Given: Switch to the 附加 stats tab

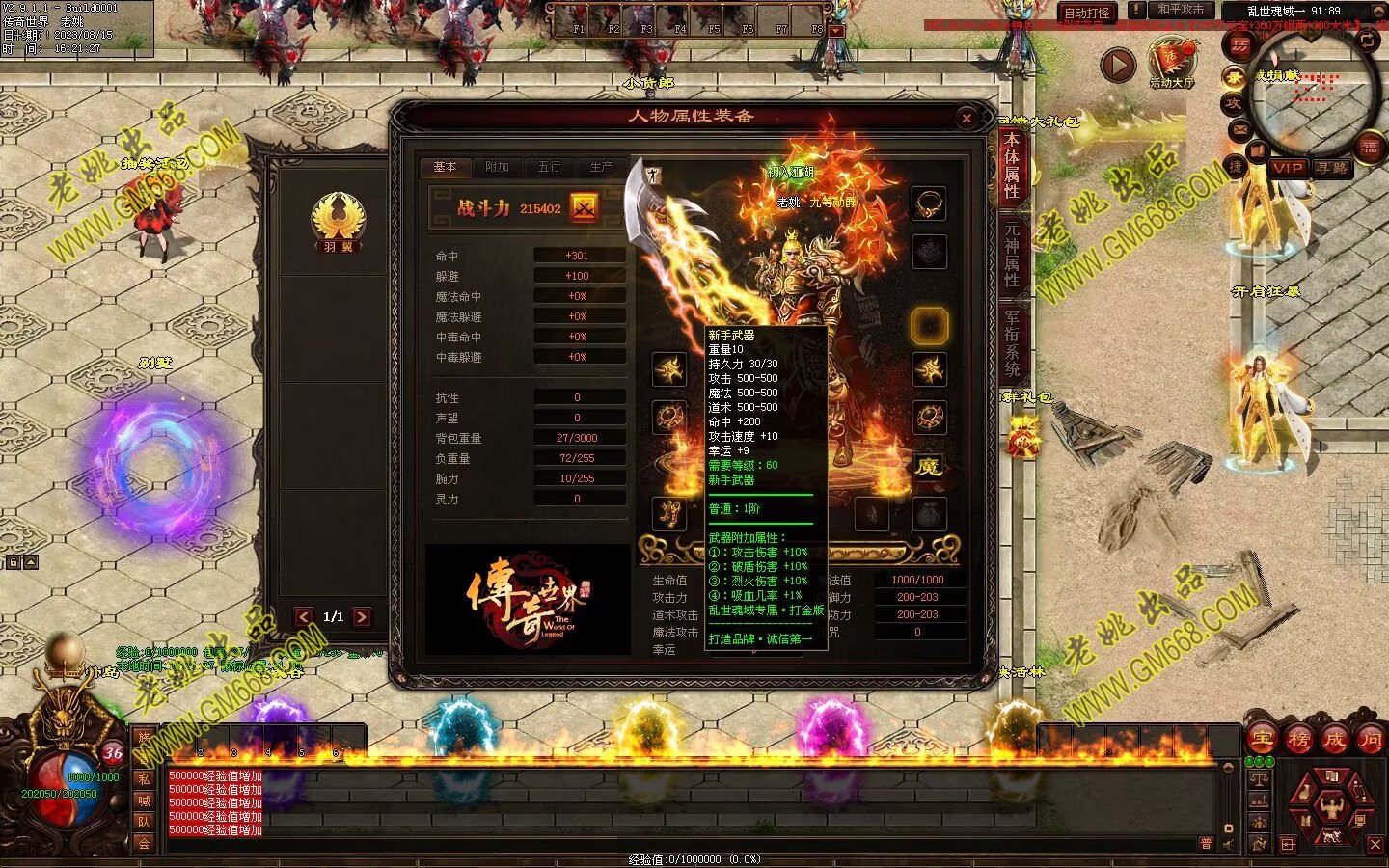Looking at the screenshot, I should point(497,167).
